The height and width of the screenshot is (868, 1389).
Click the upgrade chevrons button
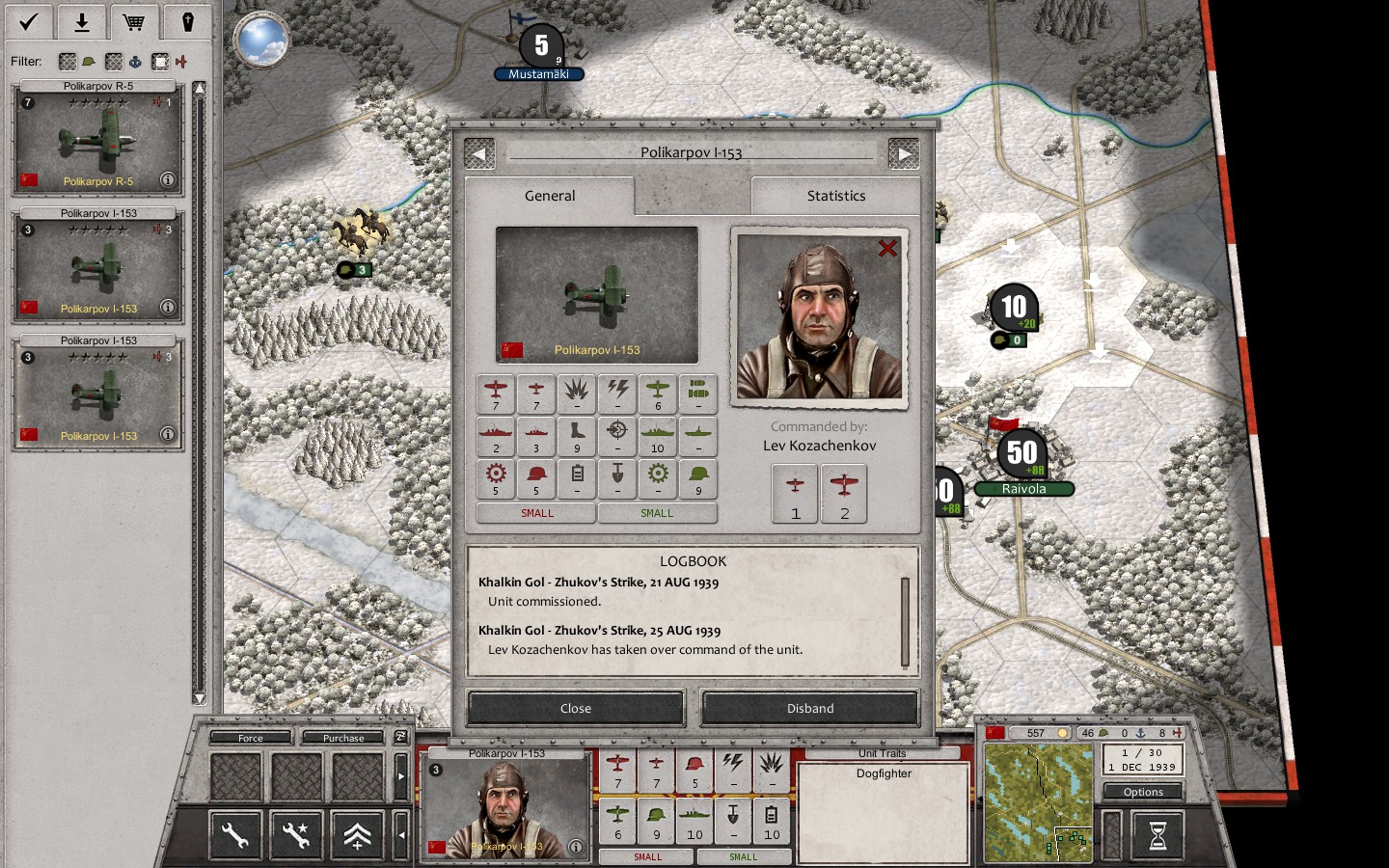(357, 835)
